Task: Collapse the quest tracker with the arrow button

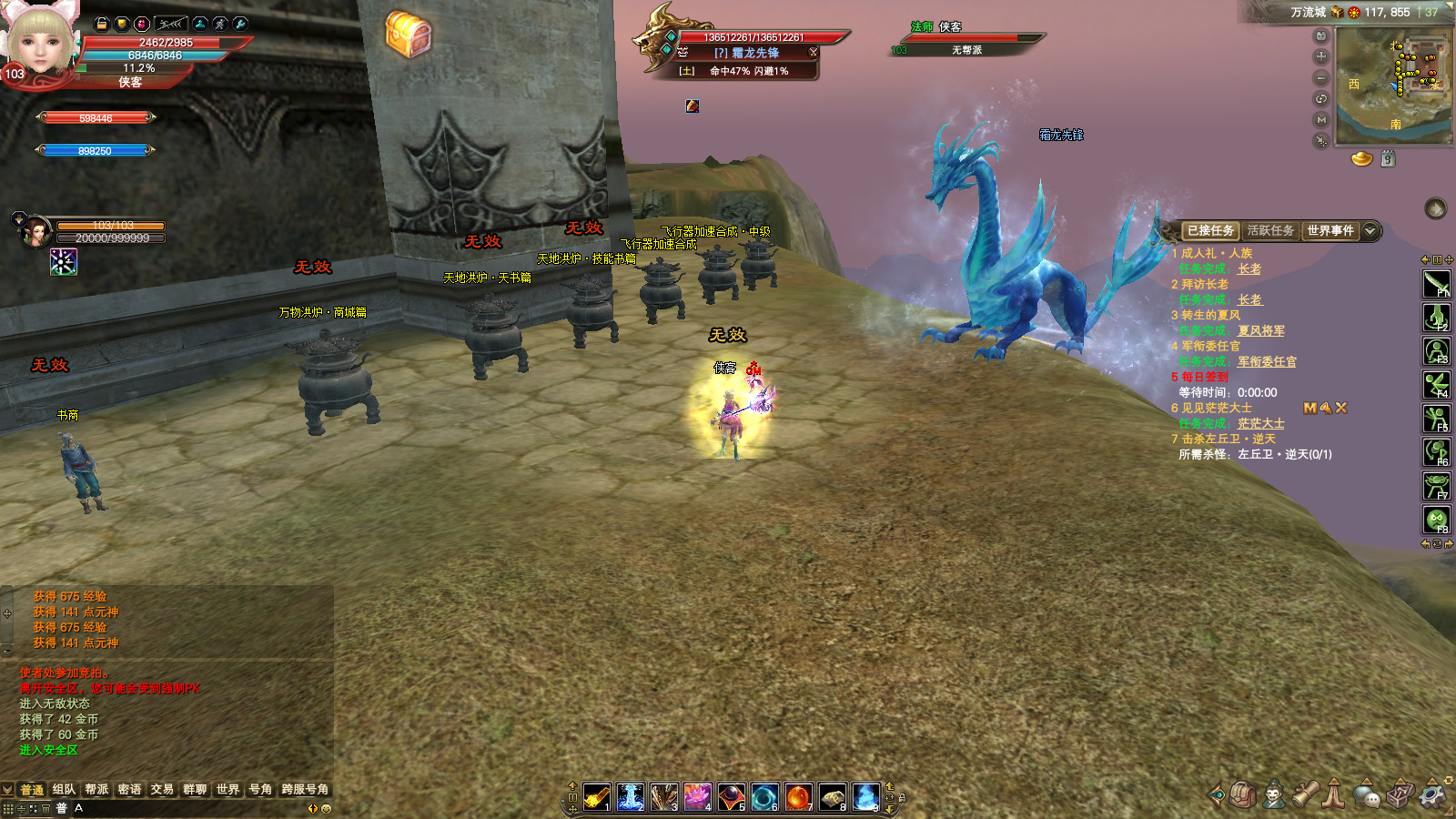Action: [1370, 231]
